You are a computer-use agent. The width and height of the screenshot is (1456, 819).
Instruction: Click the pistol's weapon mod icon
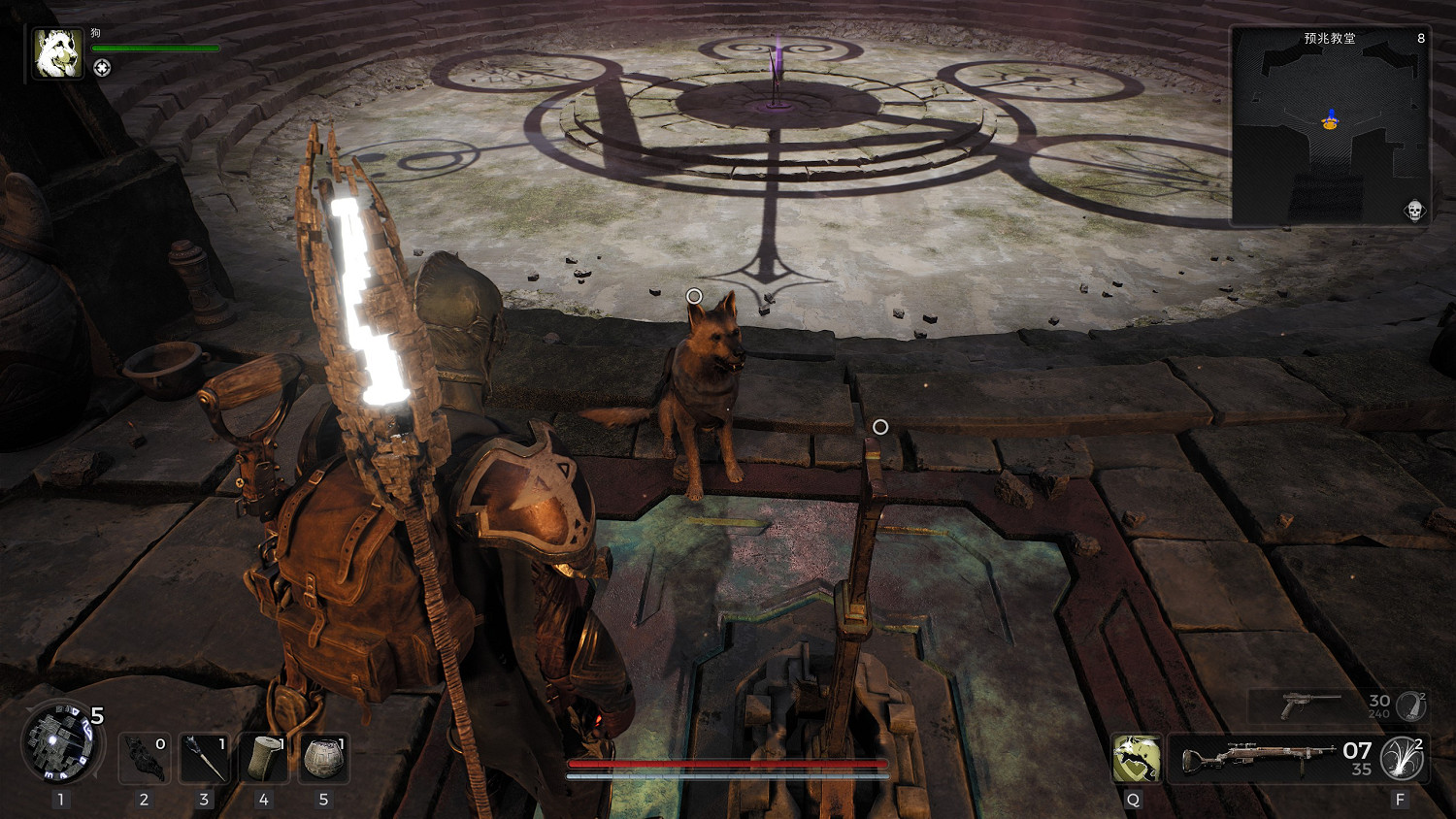coord(1410,705)
